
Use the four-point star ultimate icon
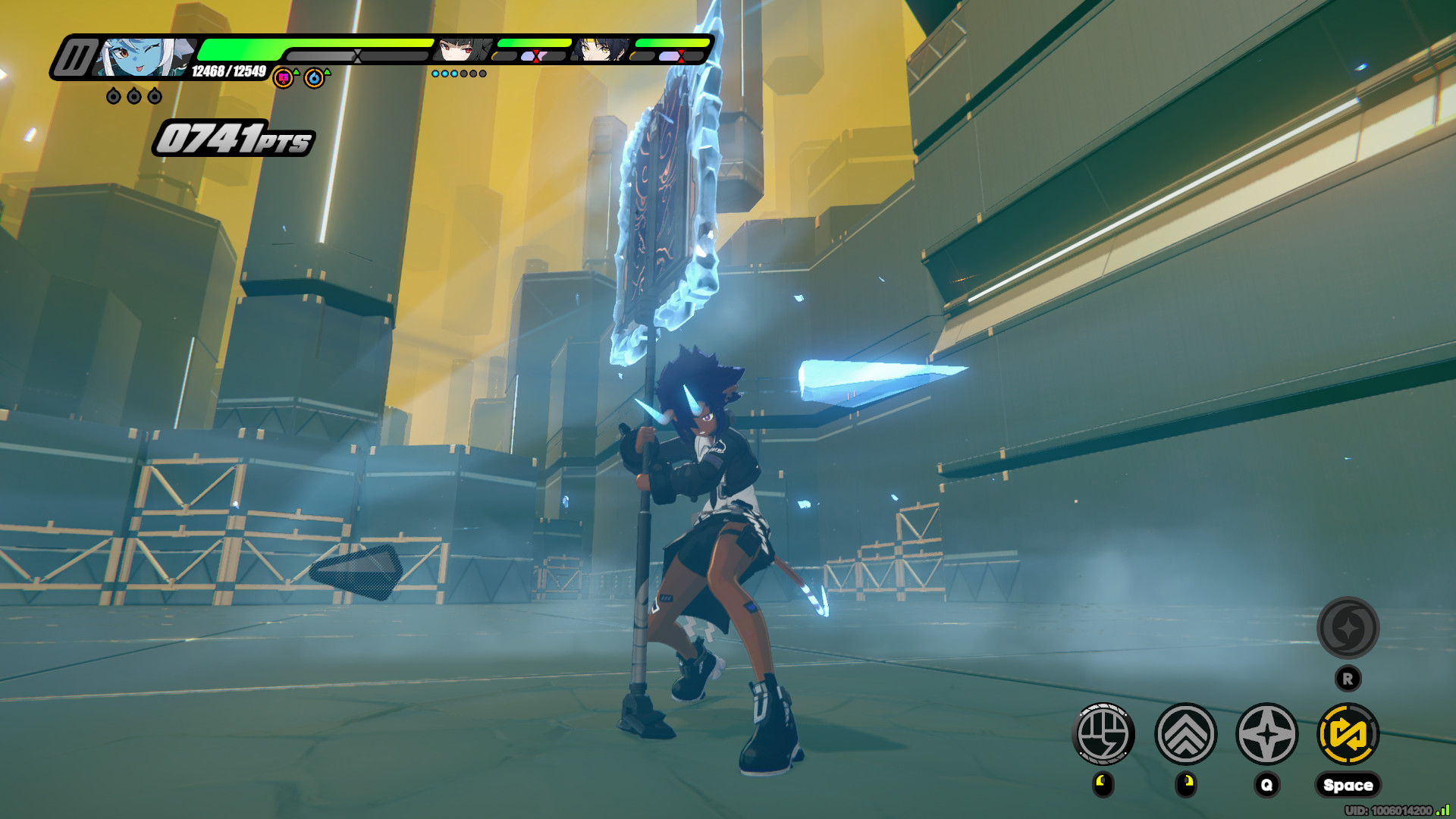pyautogui.click(x=1267, y=733)
